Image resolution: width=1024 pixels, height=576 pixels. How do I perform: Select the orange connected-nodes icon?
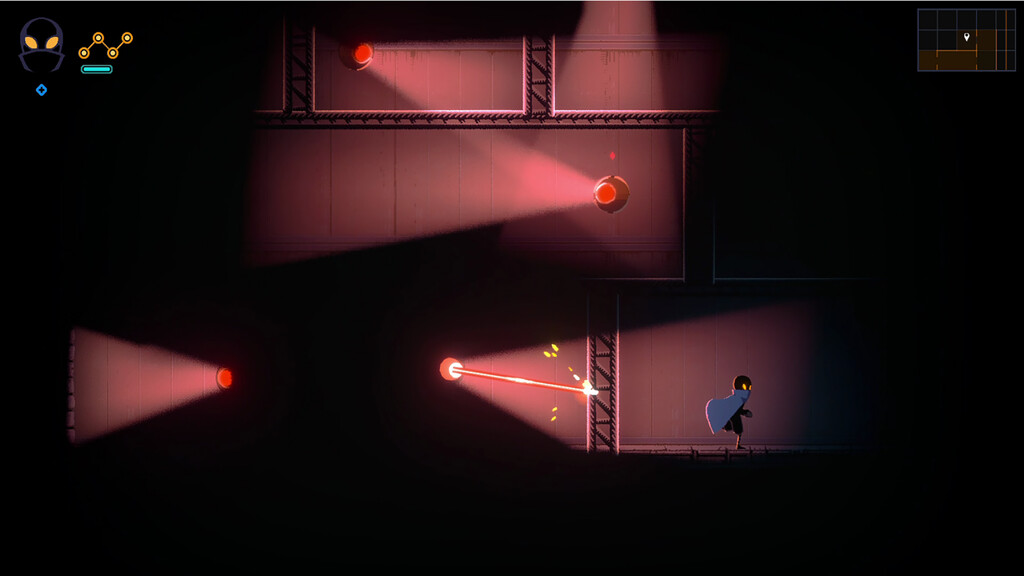[105, 44]
